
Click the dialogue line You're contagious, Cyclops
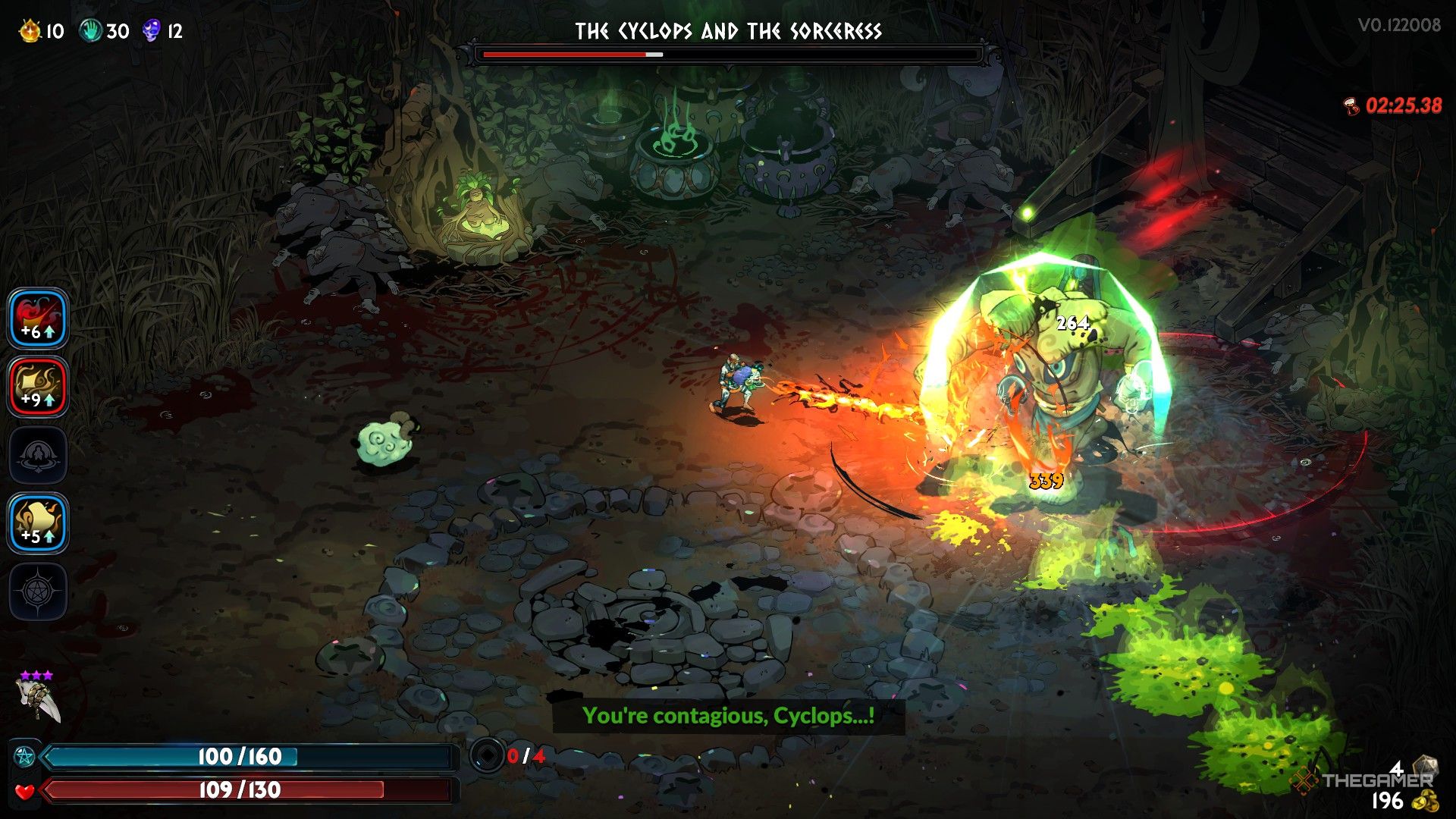[x=728, y=714]
